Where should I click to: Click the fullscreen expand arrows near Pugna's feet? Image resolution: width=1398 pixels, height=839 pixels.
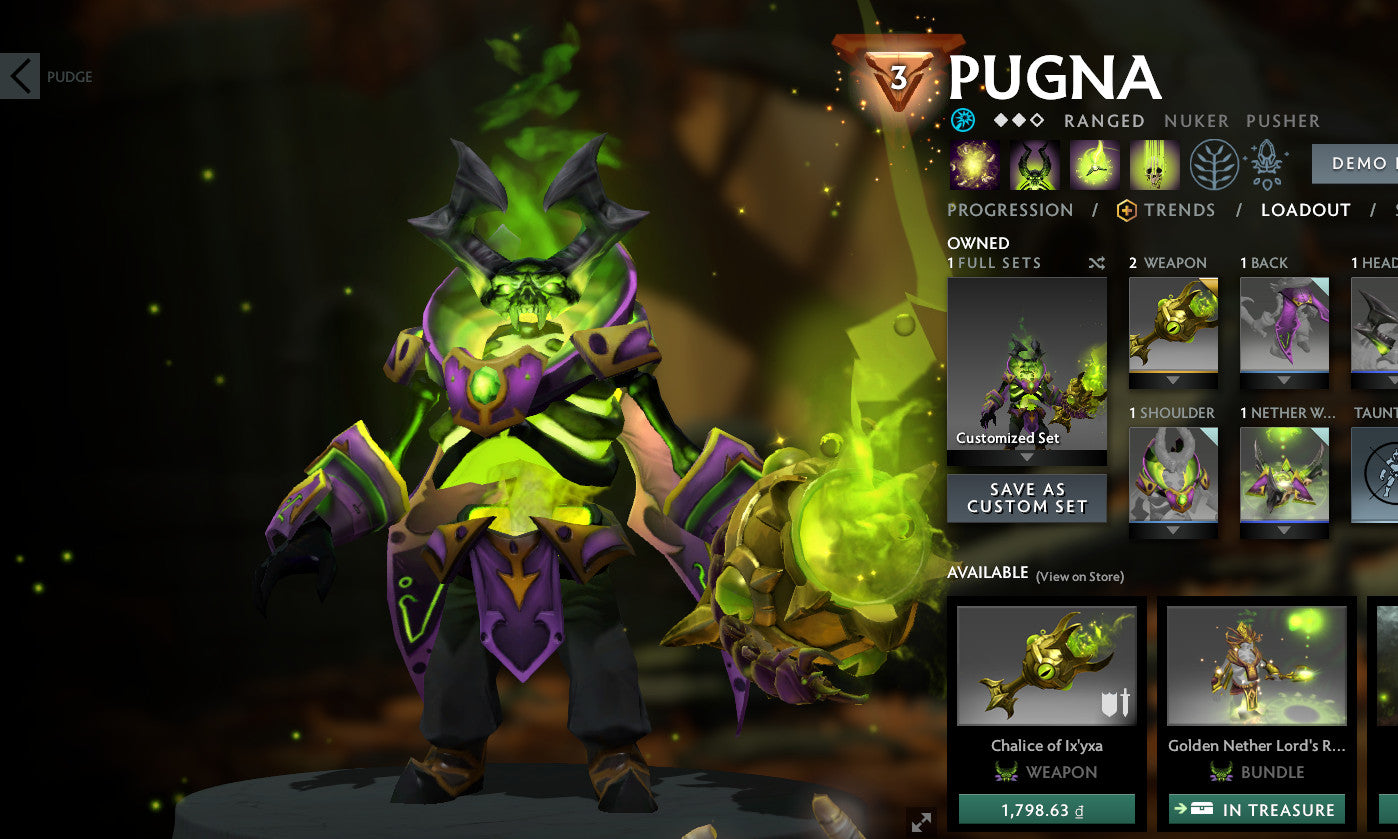pos(920,822)
